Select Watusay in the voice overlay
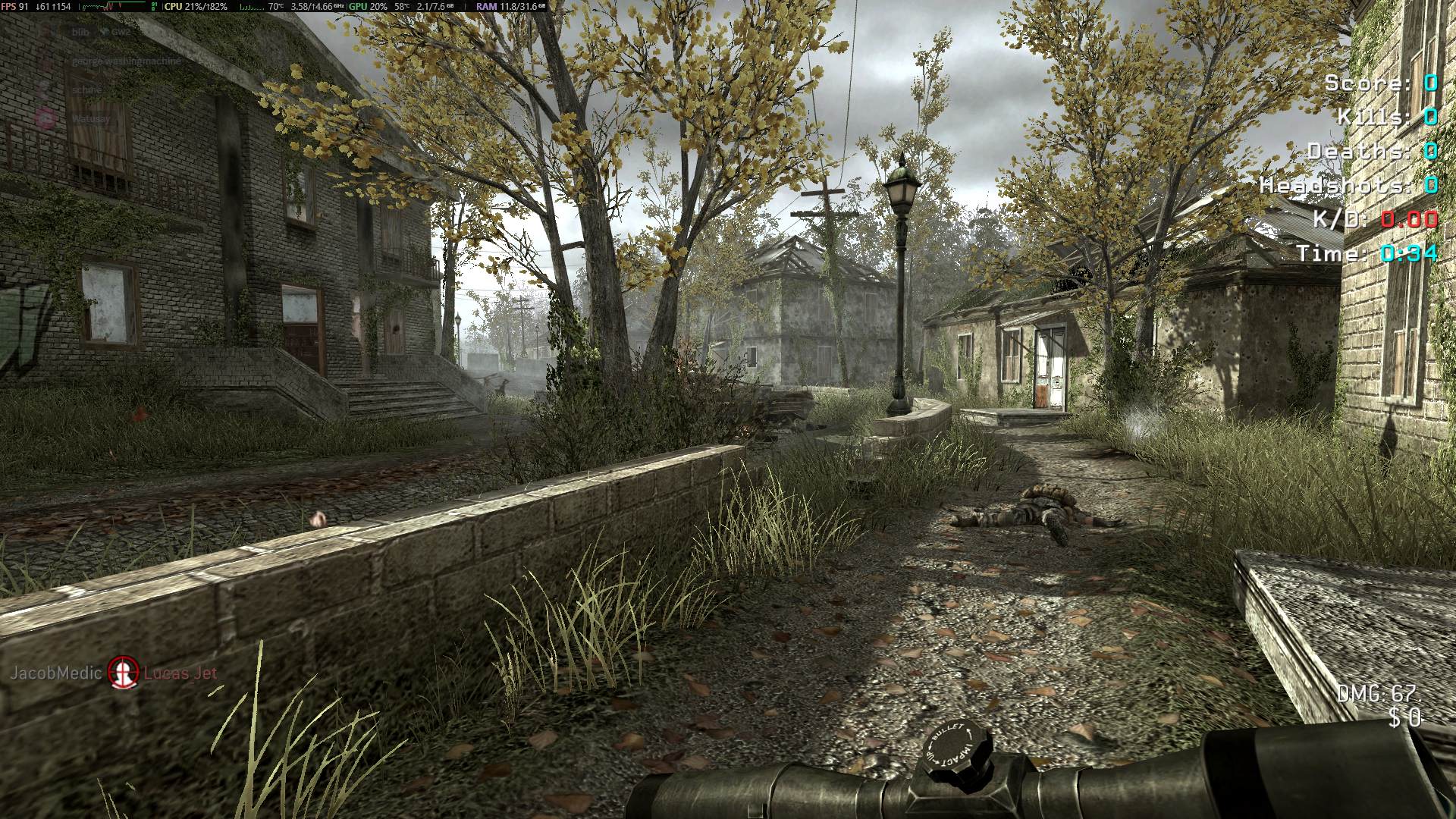The width and height of the screenshot is (1456, 819). (90, 118)
